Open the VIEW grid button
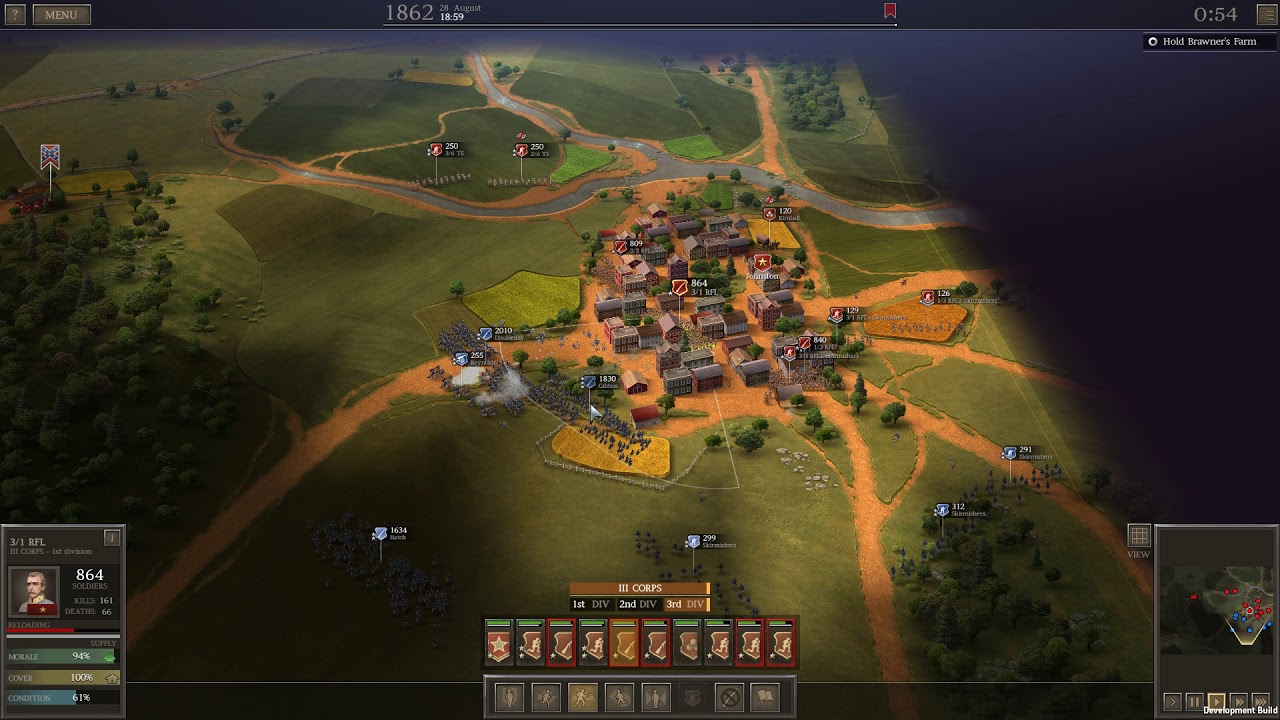The image size is (1280, 720). [x=1138, y=537]
